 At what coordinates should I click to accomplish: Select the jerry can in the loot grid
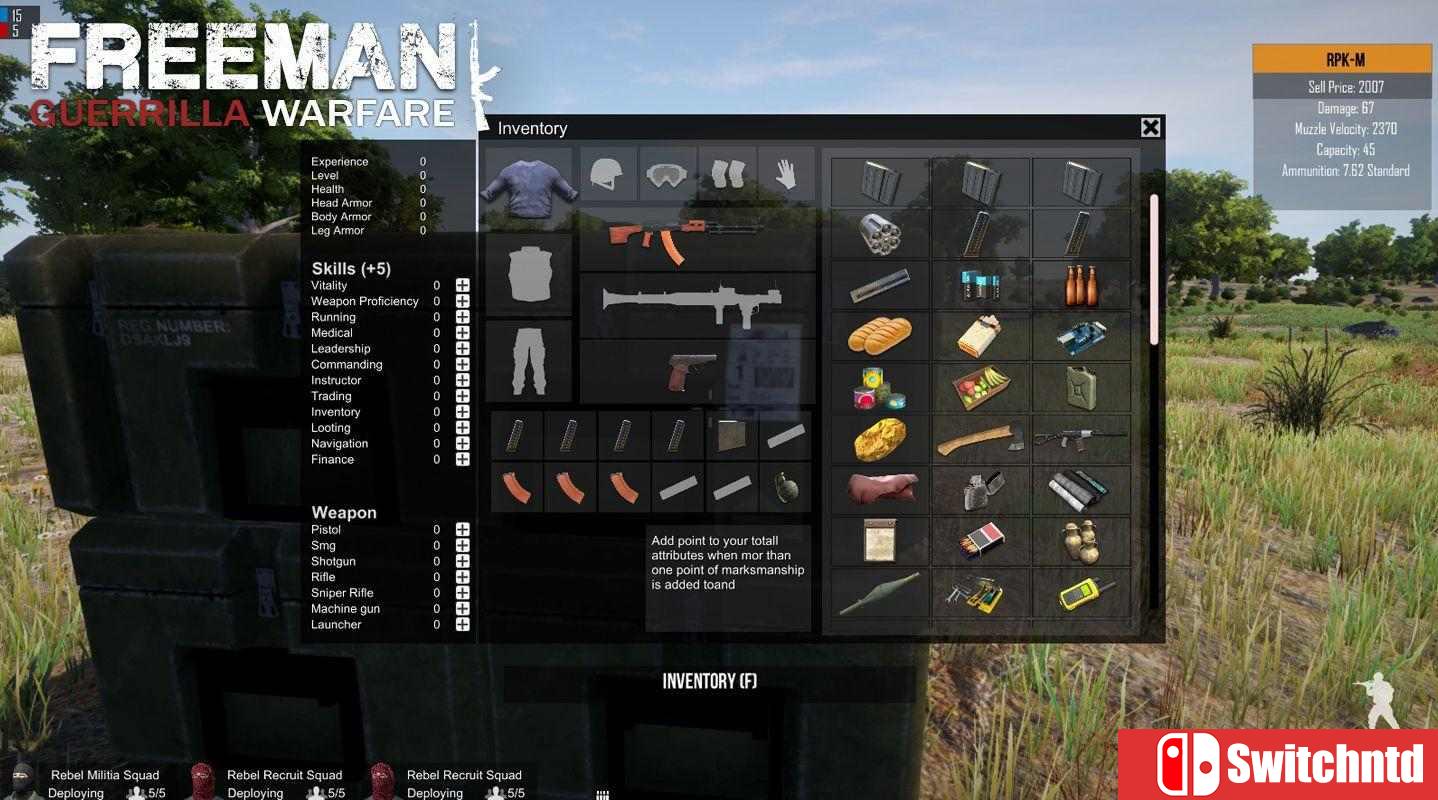click(x=1081, y=387)
